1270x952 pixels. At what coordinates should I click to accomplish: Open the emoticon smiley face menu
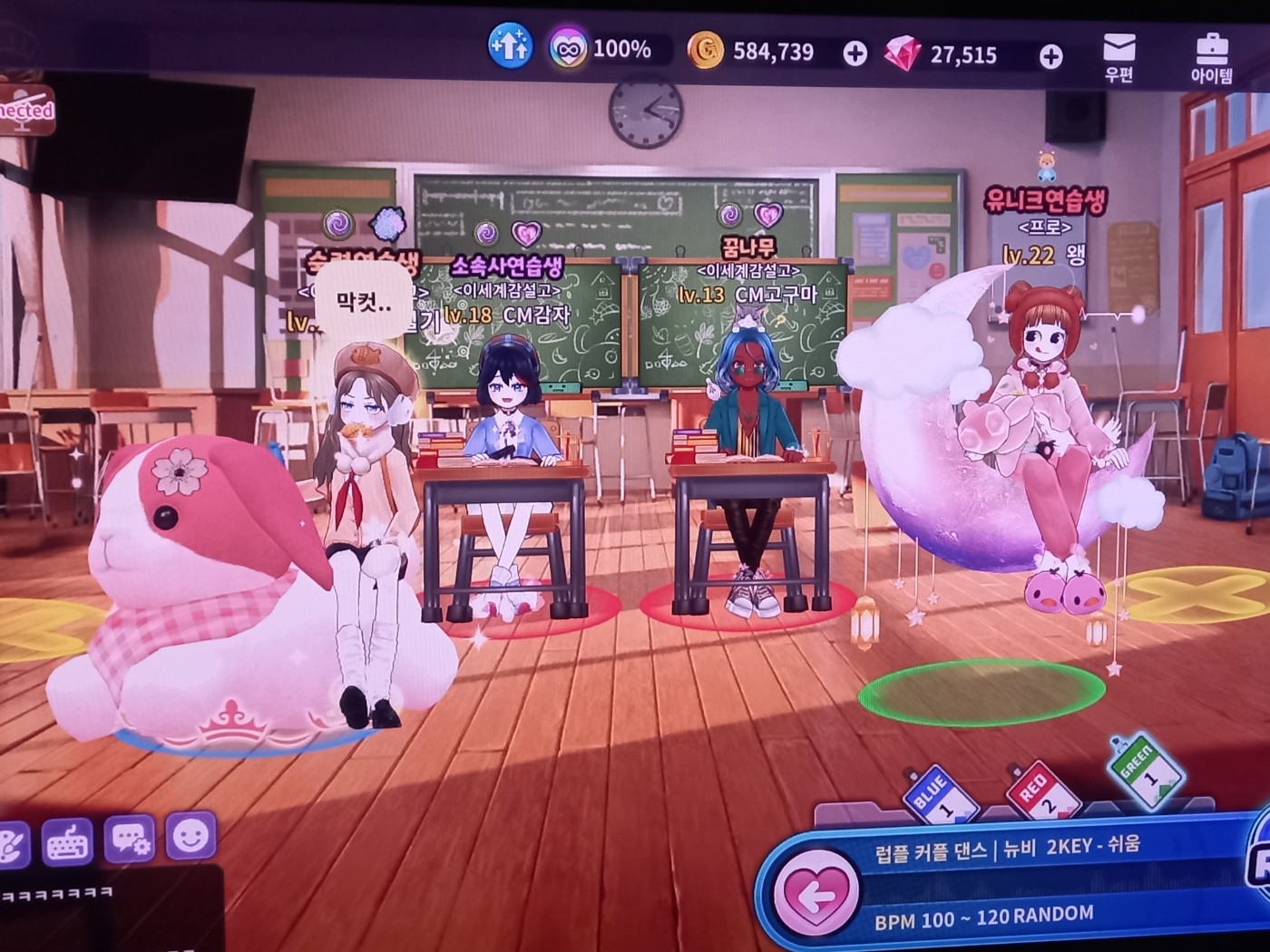pos(190,836)
